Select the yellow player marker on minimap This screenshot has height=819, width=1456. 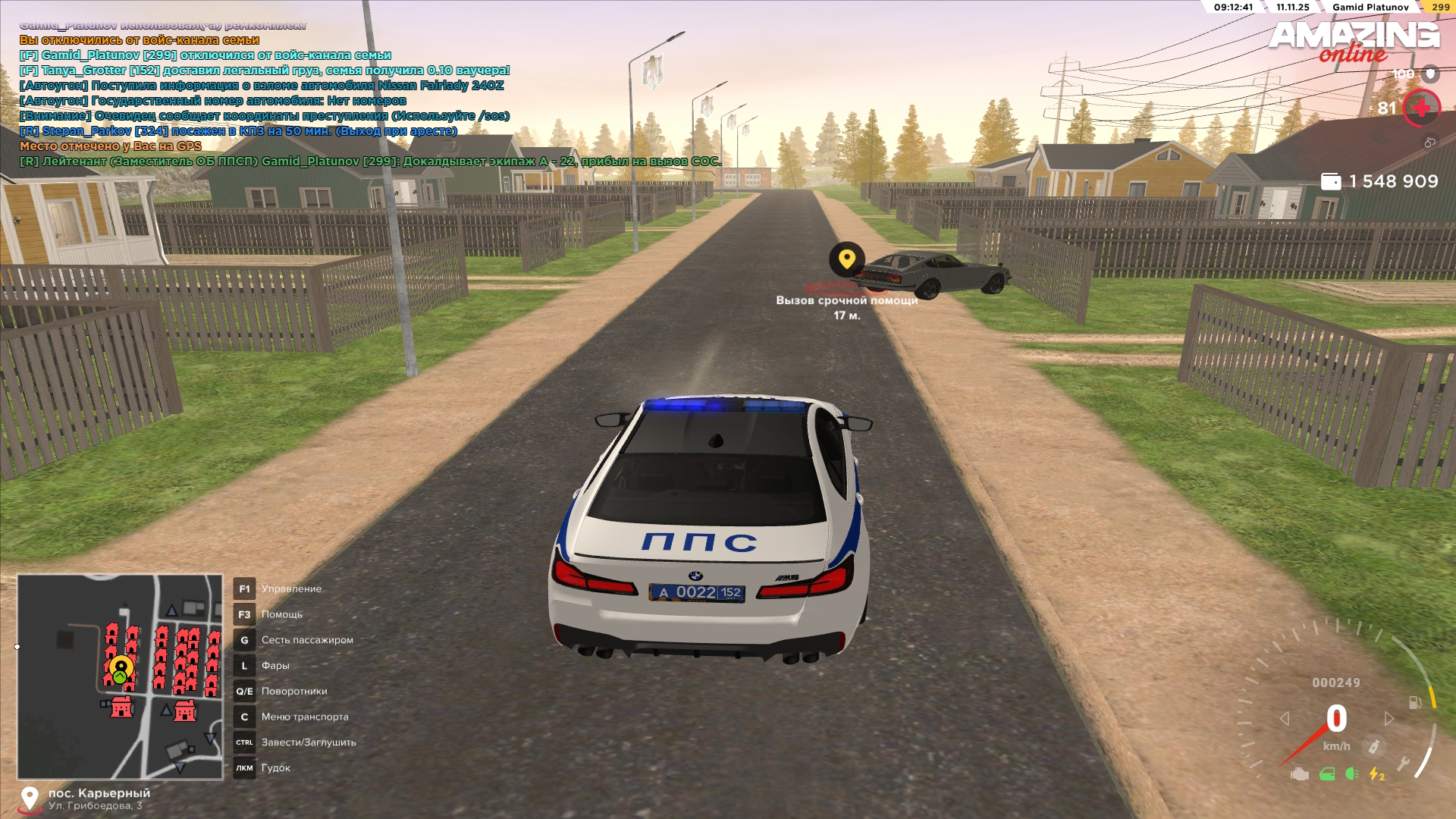click(x=121, y=668)
